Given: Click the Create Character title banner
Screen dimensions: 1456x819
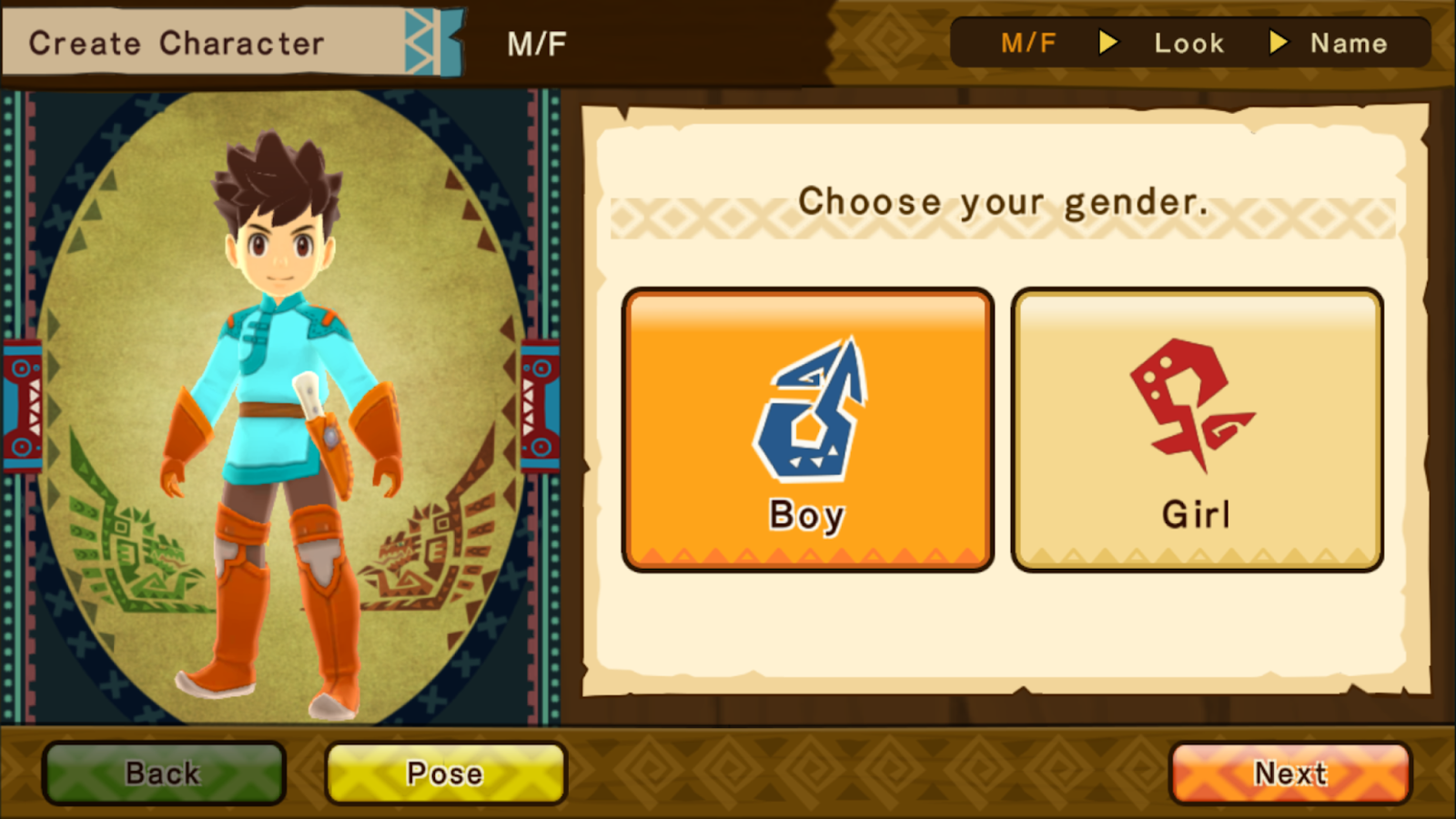Looking at the screenshot, I should (177, 41).
